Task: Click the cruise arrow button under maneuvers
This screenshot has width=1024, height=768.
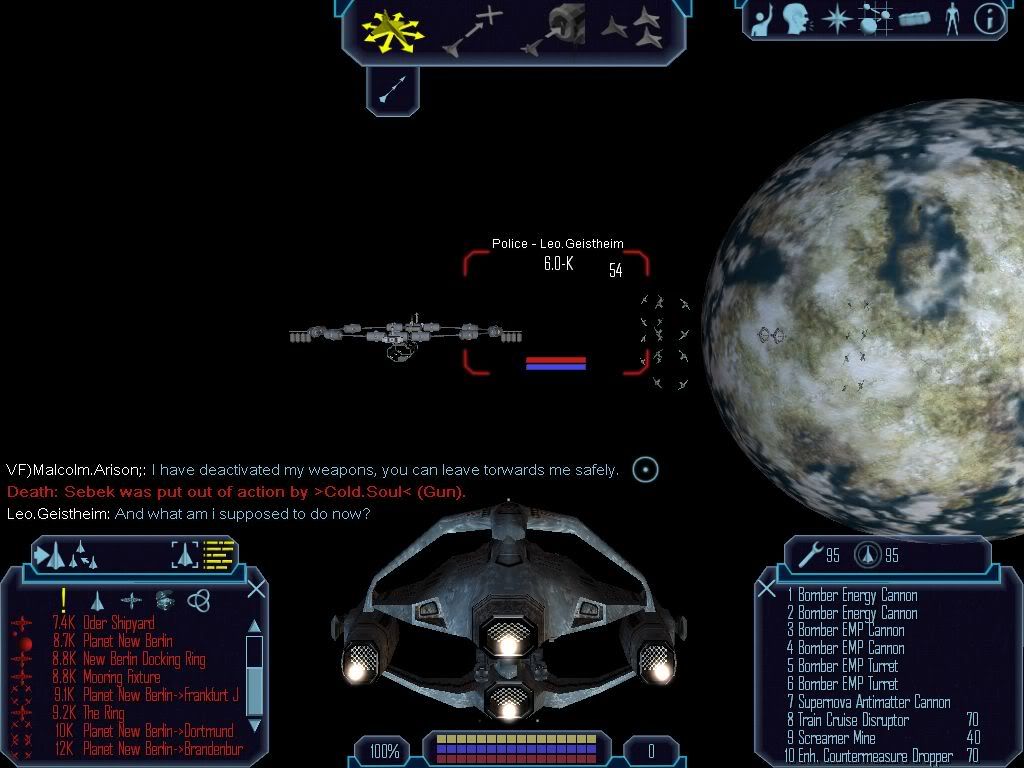Action: click(x=392, y=91)
